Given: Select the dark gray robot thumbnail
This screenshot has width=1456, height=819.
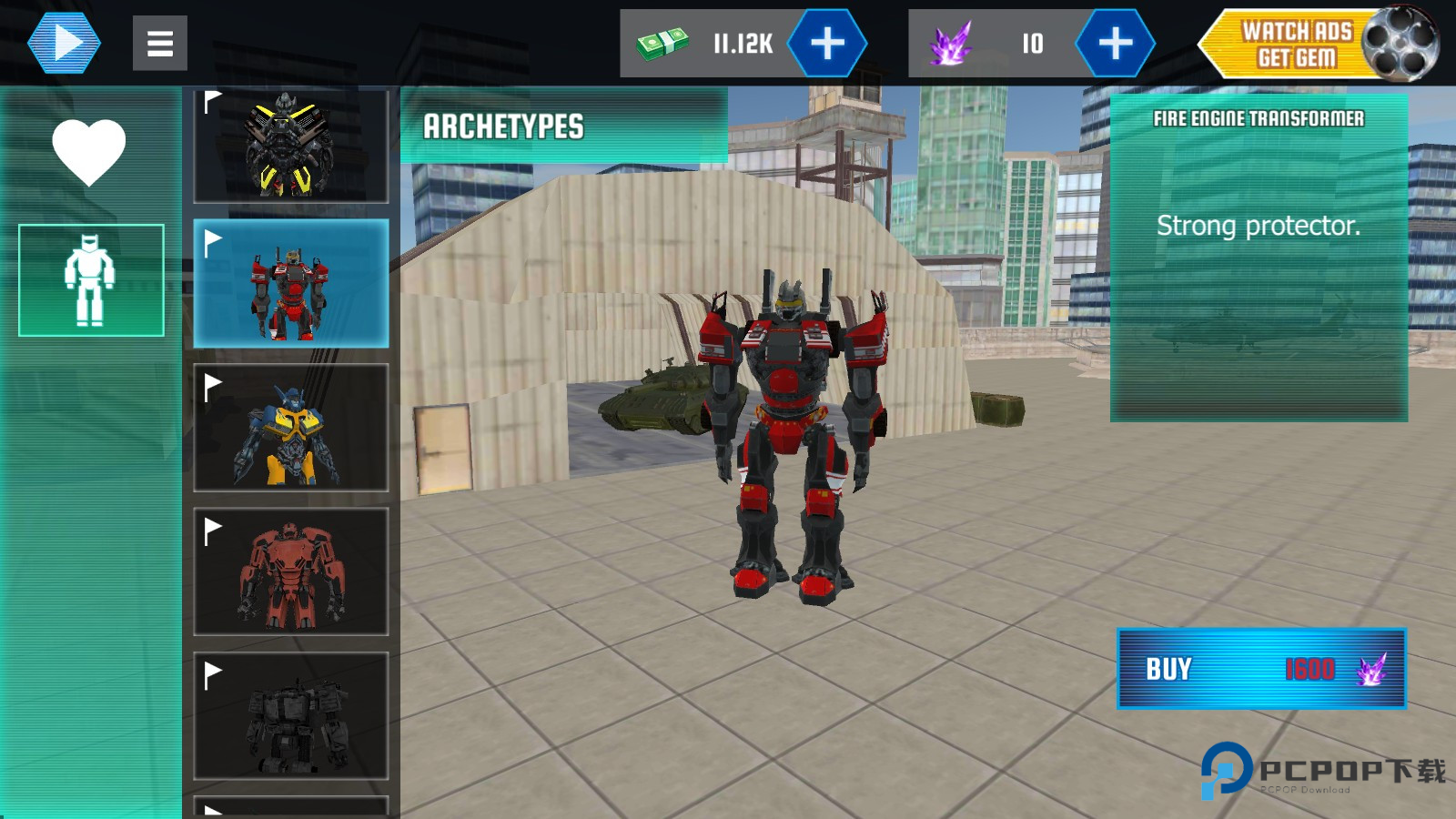Looking at the screenshot, I should [291, 716].
